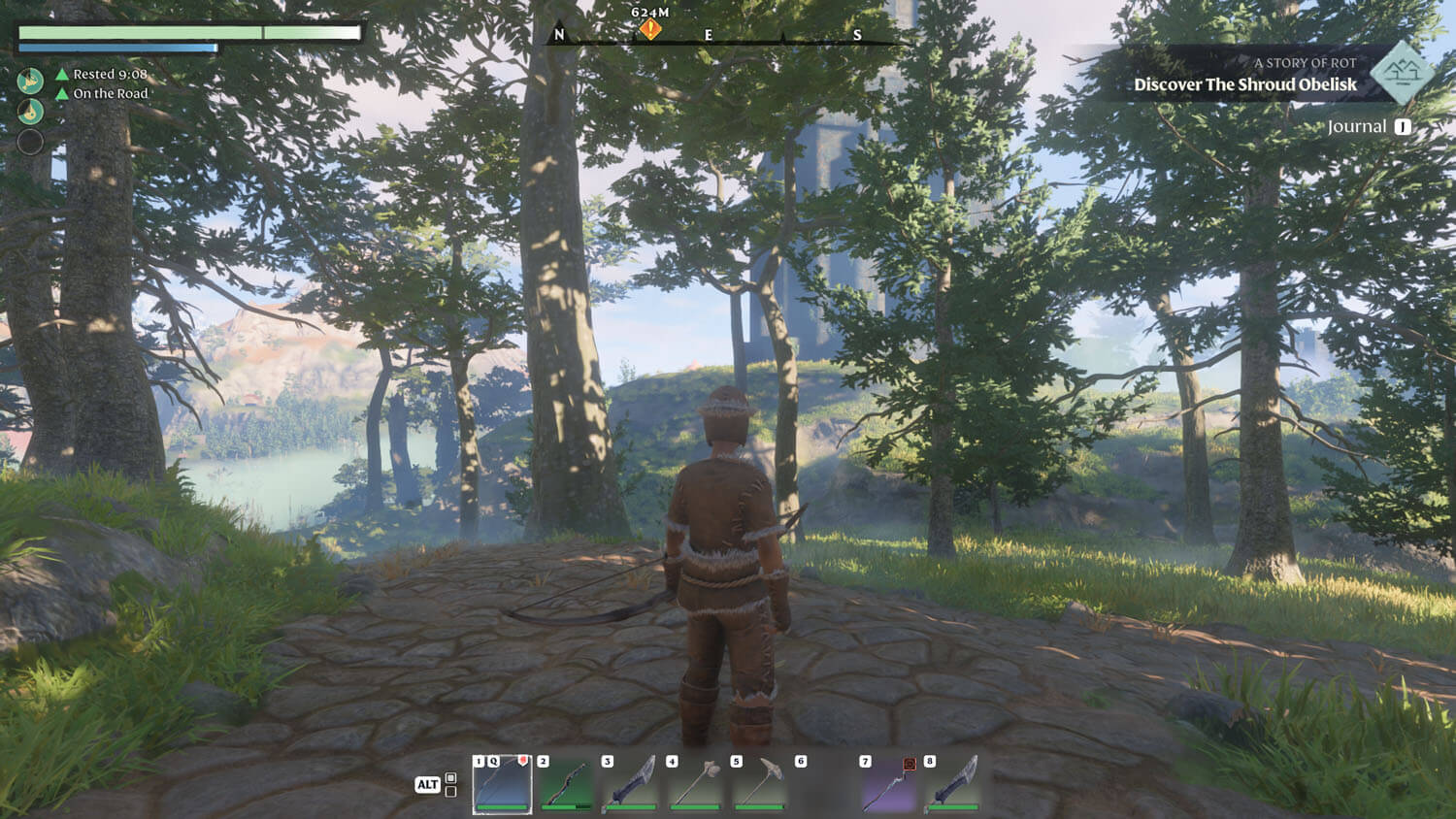Pick the pickaxe in hotbar slot 5
This screenshot has height=819, width=1456.
tap(760, 784)
